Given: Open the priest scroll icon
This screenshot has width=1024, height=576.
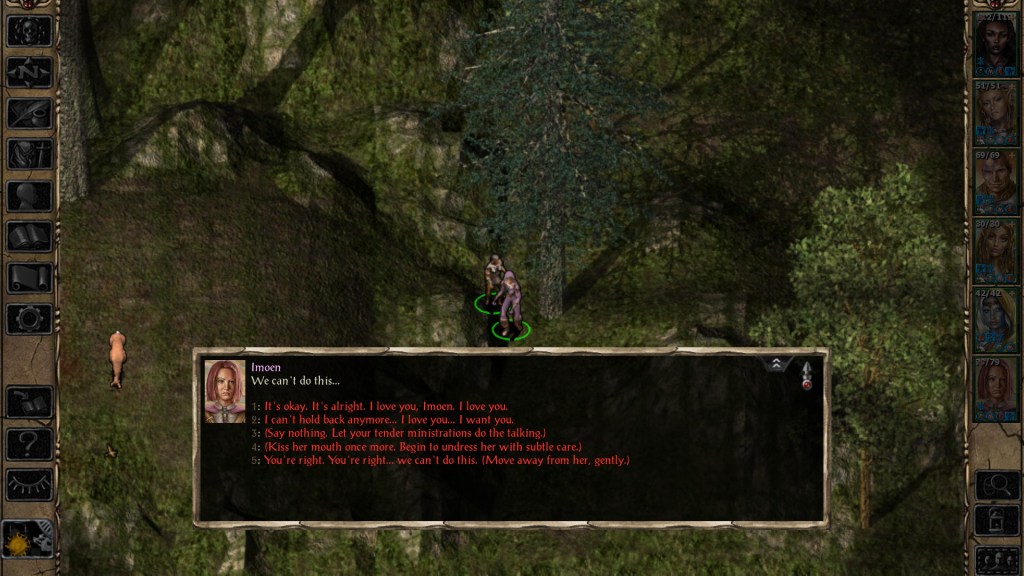Looking at the screenshot, I should [x=29, y=278].
